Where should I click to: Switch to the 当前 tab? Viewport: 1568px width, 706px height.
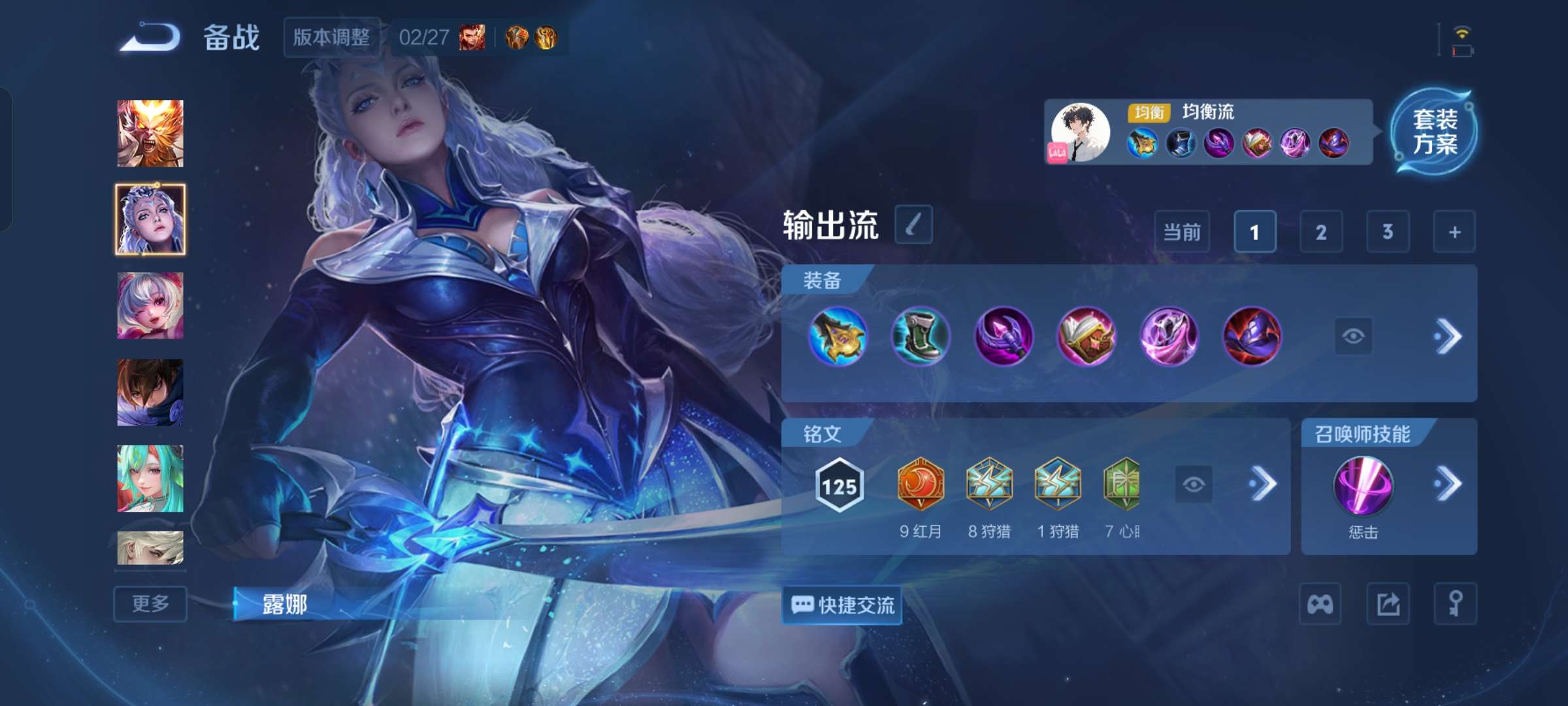[1183, 232]
